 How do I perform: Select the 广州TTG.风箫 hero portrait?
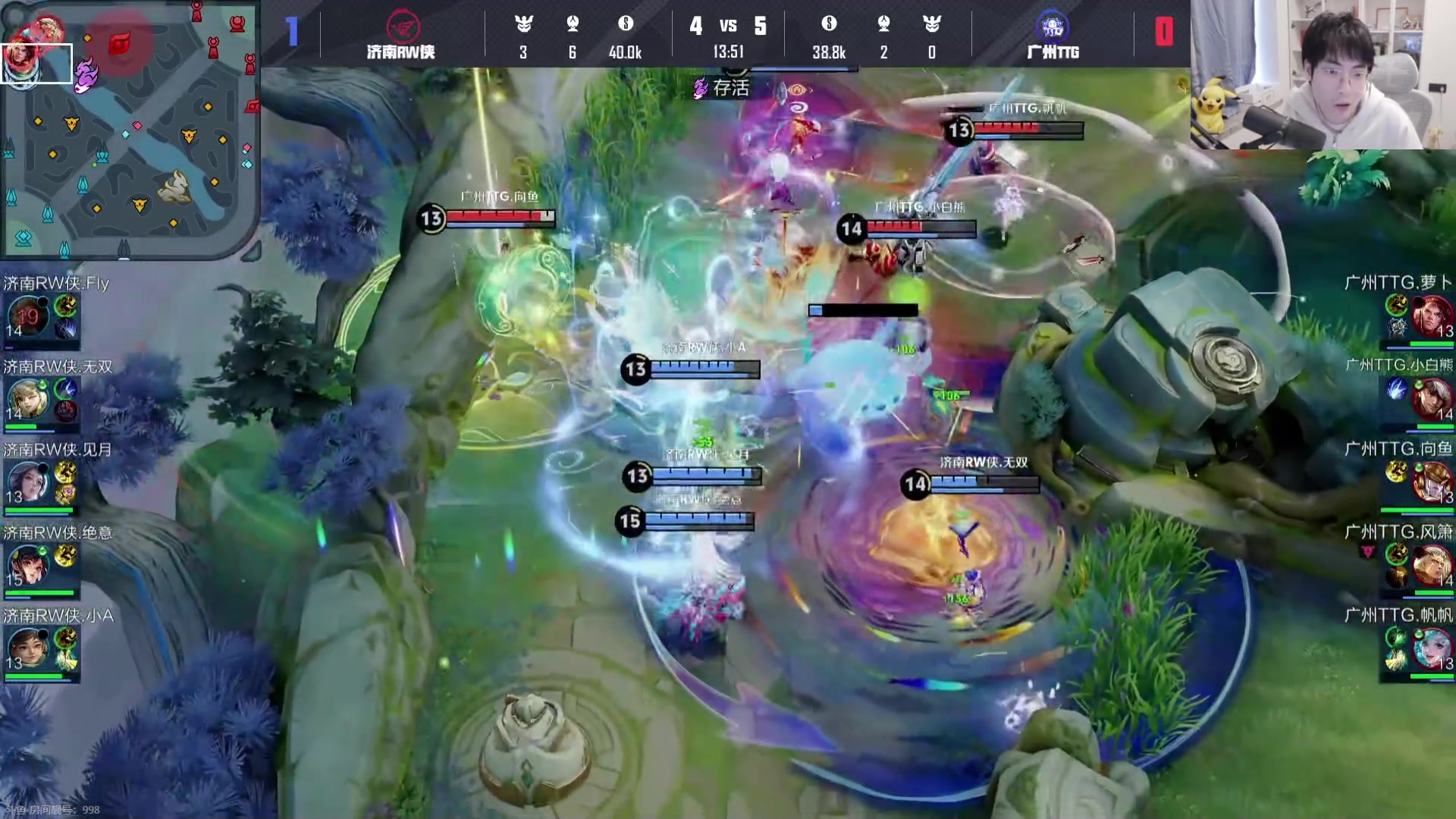1432,566
